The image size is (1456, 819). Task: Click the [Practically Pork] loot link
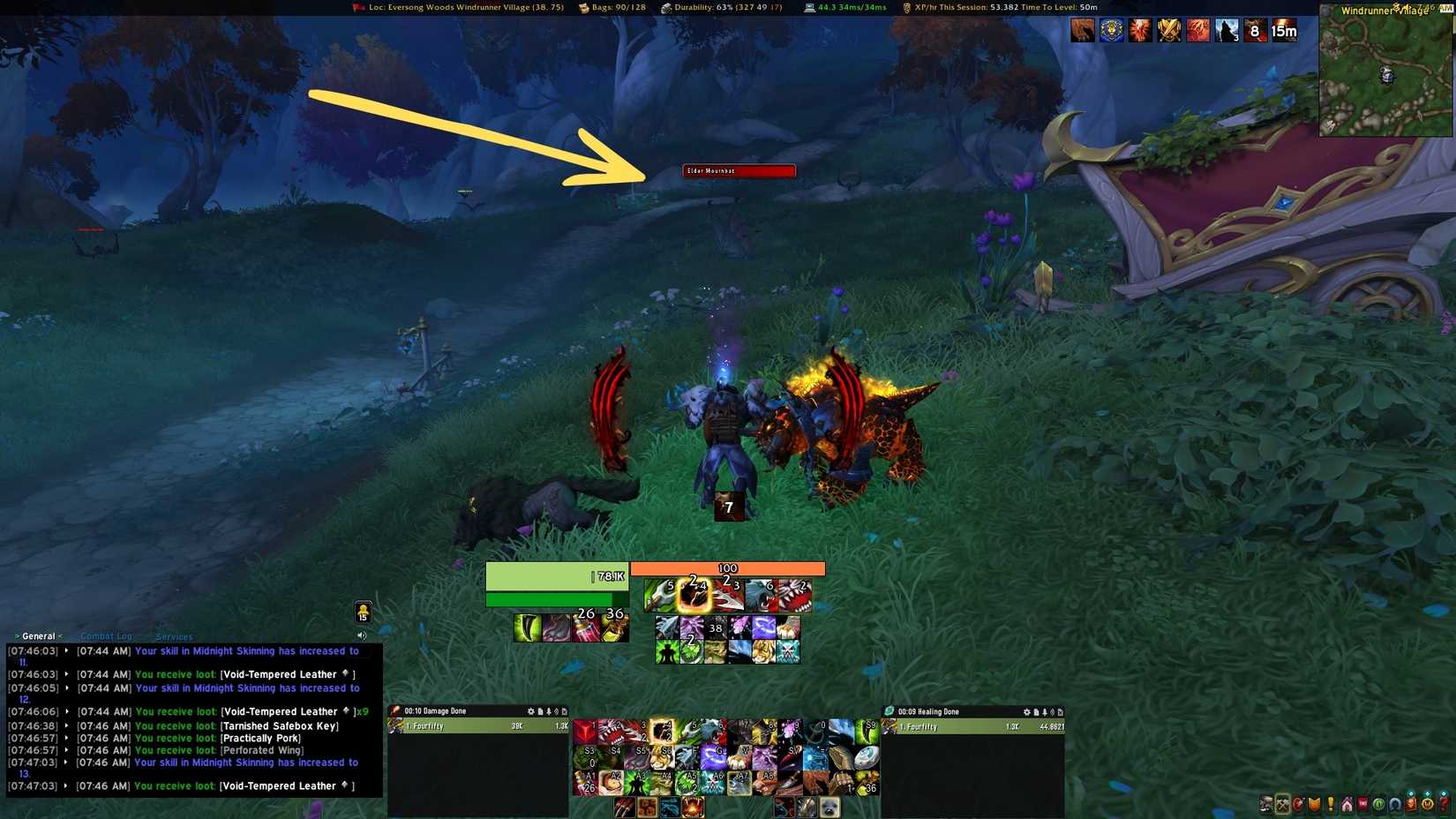(259, 738)
